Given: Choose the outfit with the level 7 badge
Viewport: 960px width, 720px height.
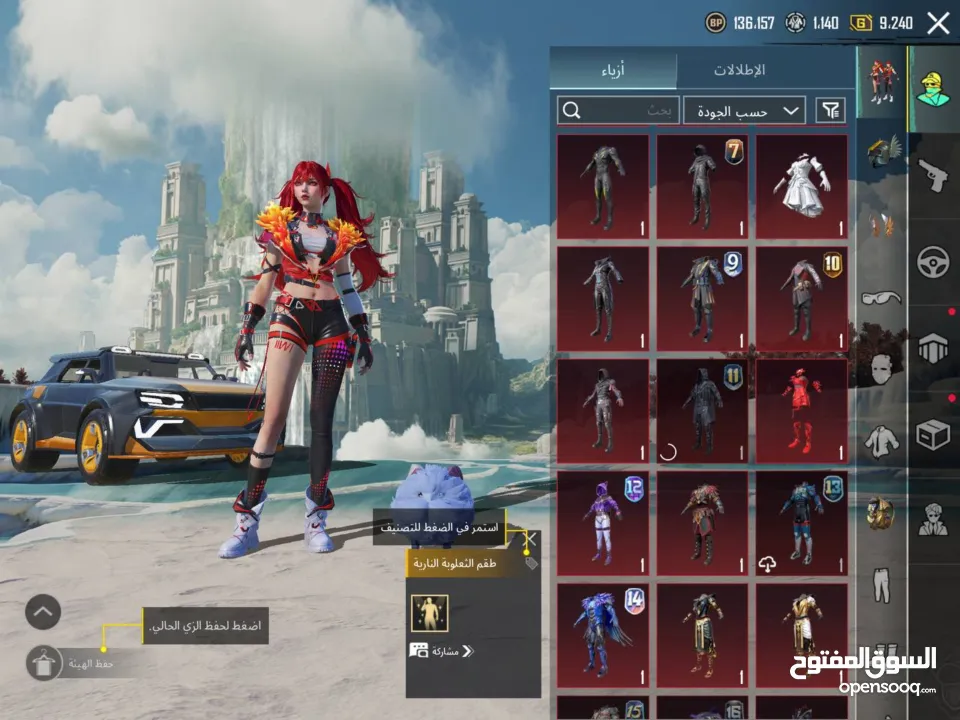Looking at the screenshot, I should click(x=702, y=186).
